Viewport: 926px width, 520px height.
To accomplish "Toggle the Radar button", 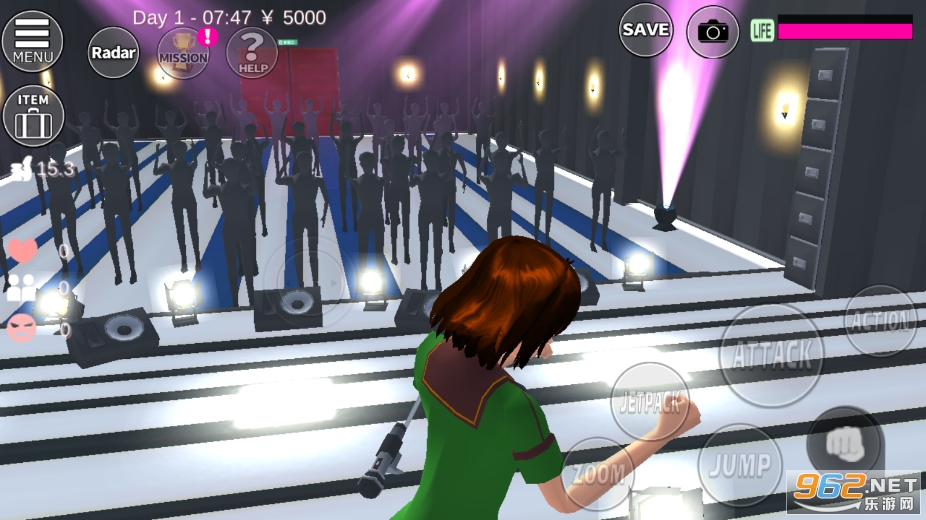I will 113,52.
